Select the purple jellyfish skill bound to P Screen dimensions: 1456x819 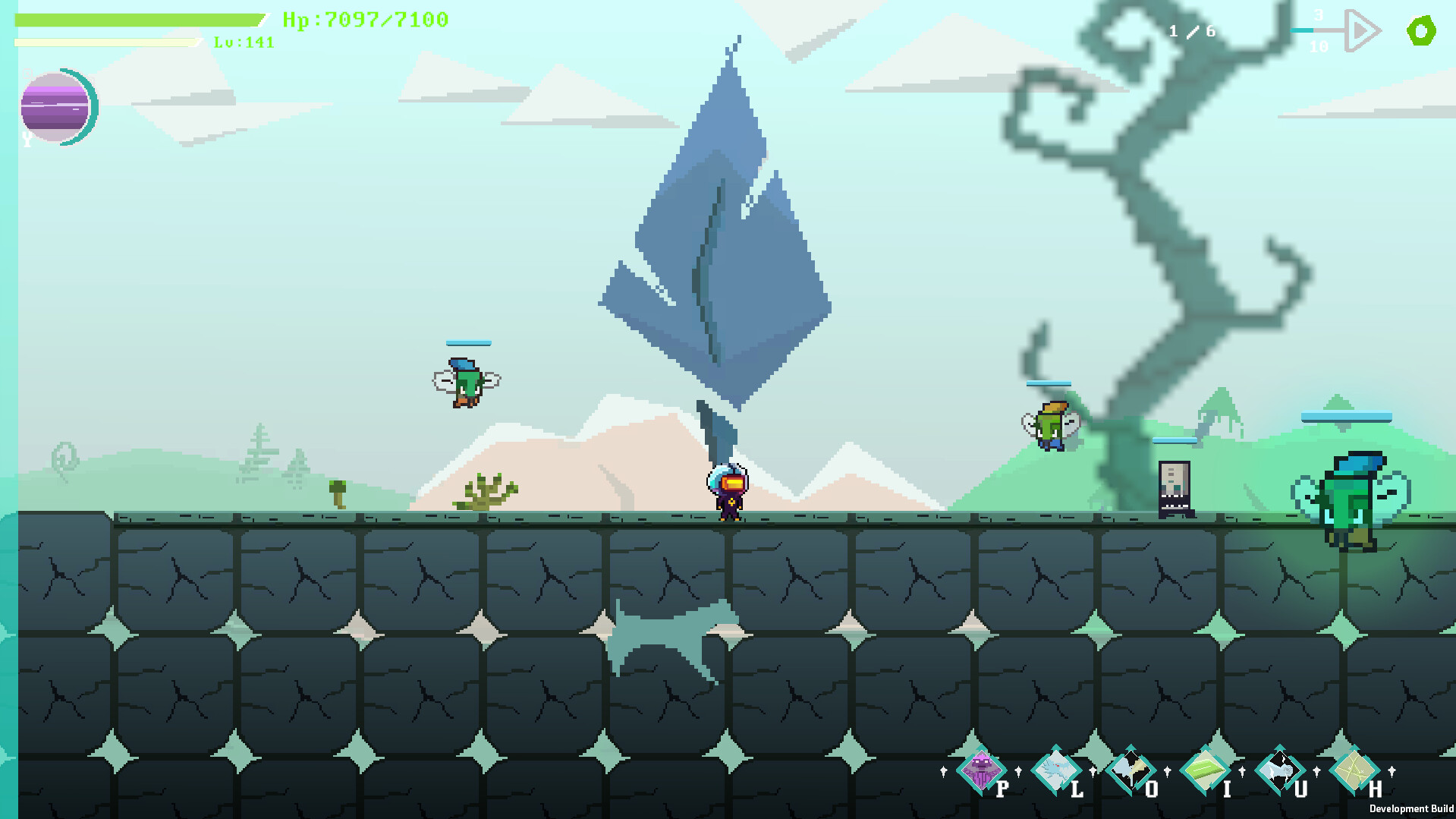coord(980,770)
